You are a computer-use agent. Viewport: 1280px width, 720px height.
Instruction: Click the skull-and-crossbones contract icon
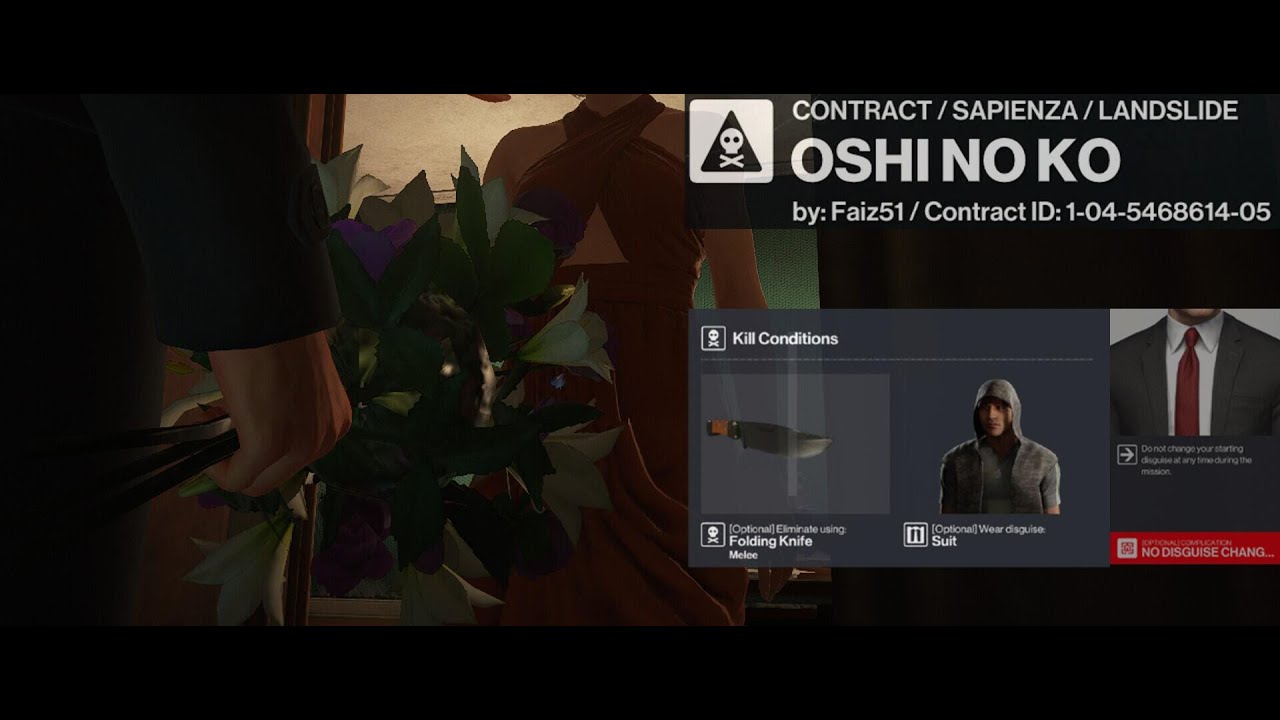tap(731, 141)
